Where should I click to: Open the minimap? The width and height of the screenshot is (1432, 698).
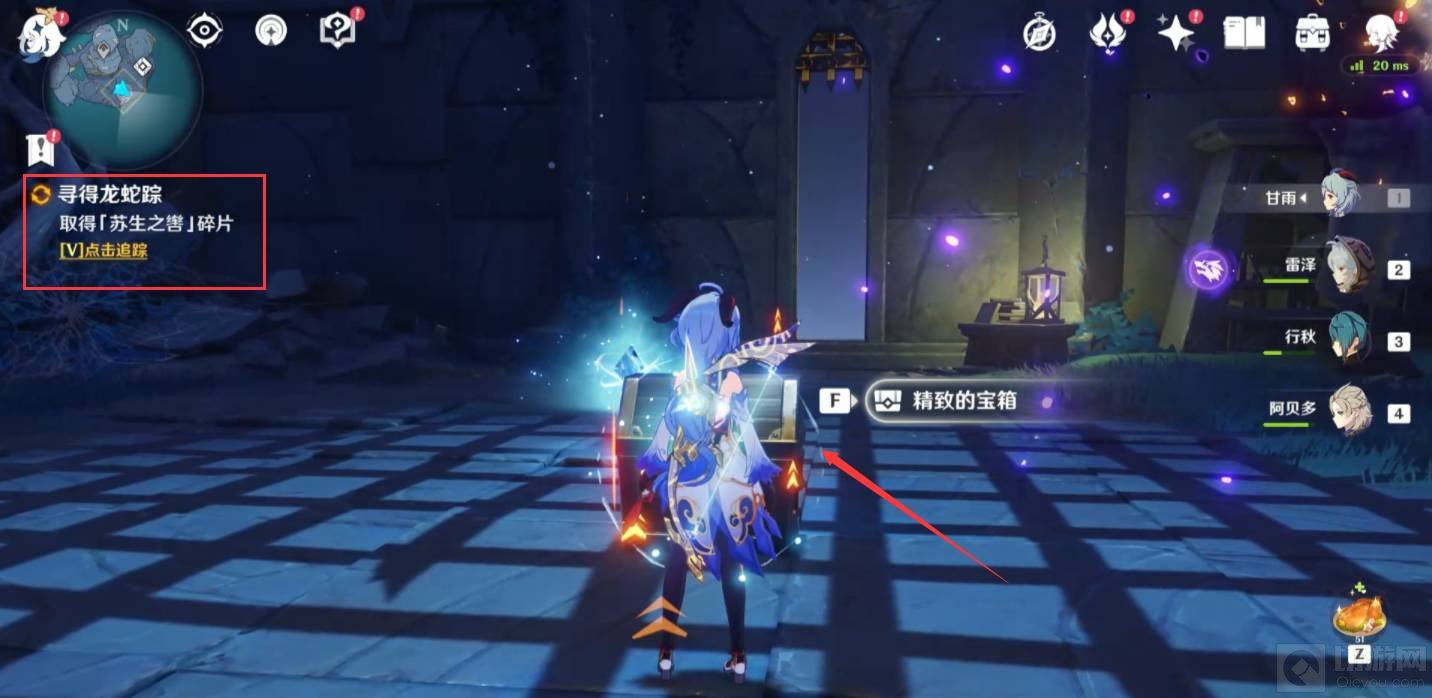(x=122, y=87)
